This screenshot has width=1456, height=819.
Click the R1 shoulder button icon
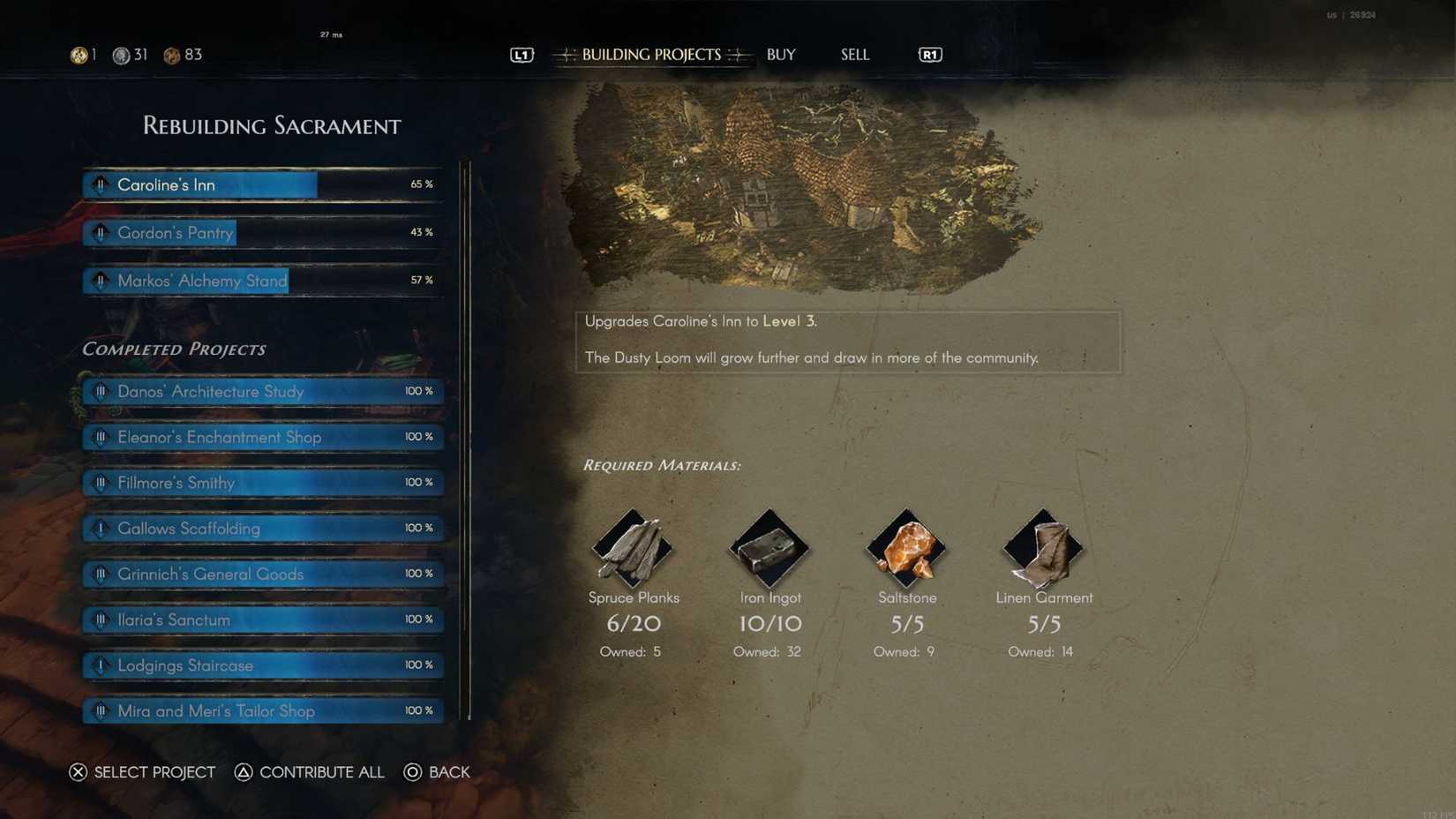point(929,54)
